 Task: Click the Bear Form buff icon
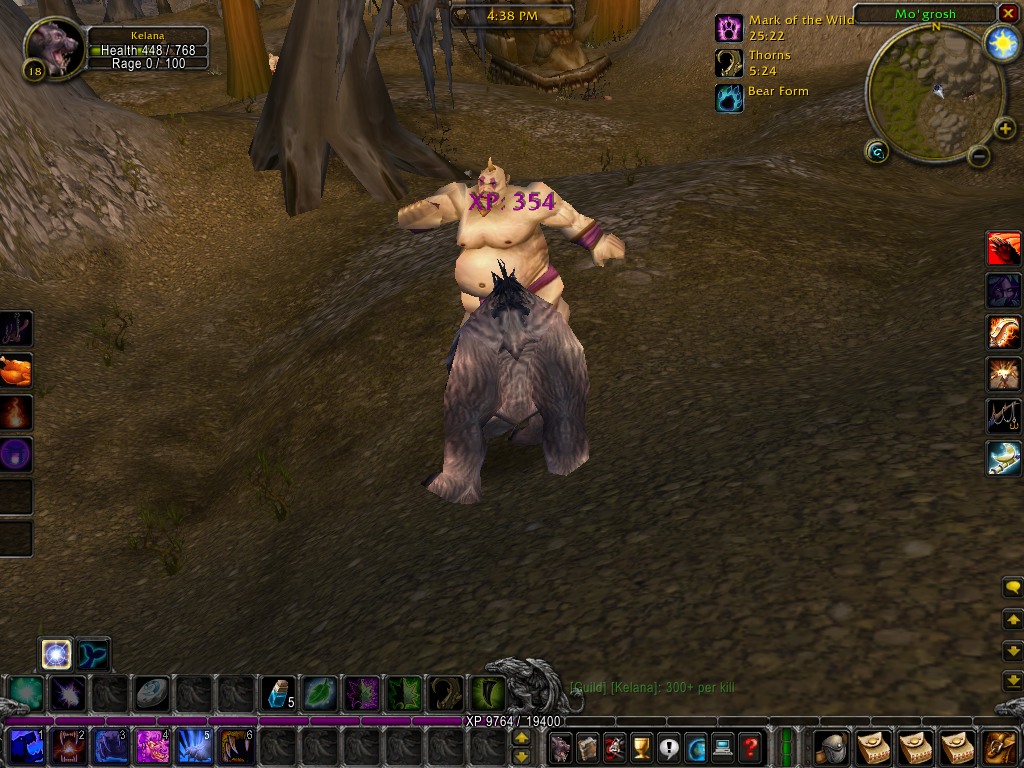pos(730,97)
